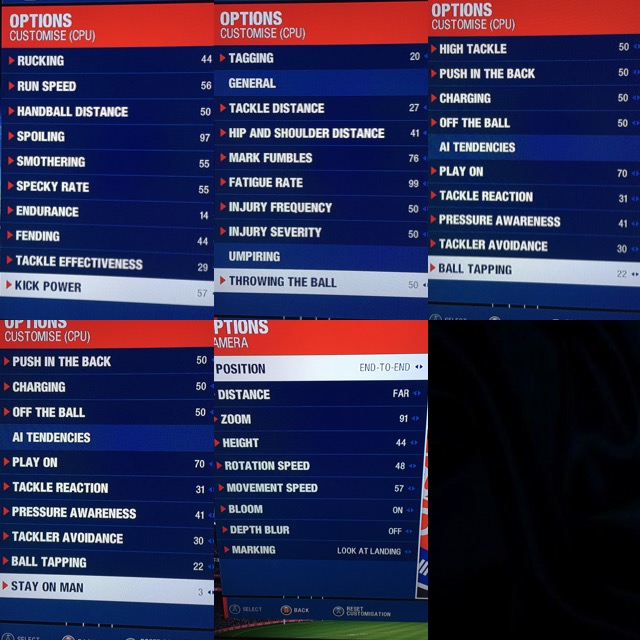
Task: Toggle the Bloom option
Action: pyautogui.click(x=320, y=509)
